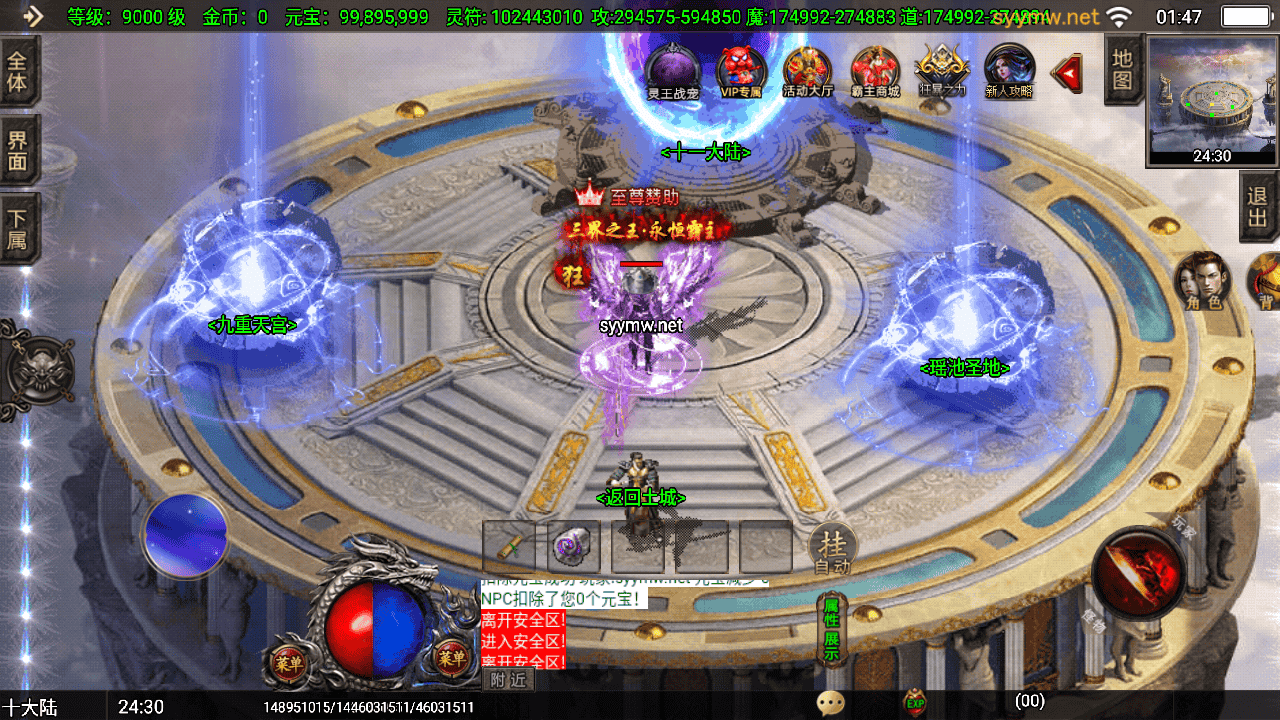This screenshot has width=1280, height=720.
Task: Use the purple swirl stone hotbar item
Action: click(574, 547)
